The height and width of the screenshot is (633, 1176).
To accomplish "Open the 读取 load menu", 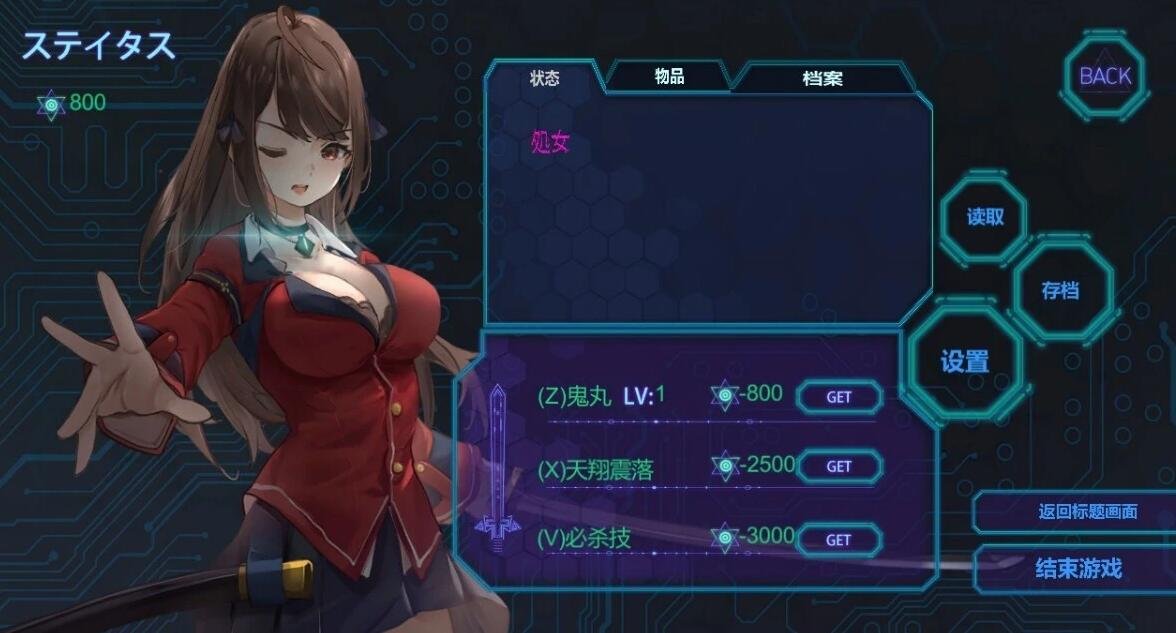I will coord(985,217).
